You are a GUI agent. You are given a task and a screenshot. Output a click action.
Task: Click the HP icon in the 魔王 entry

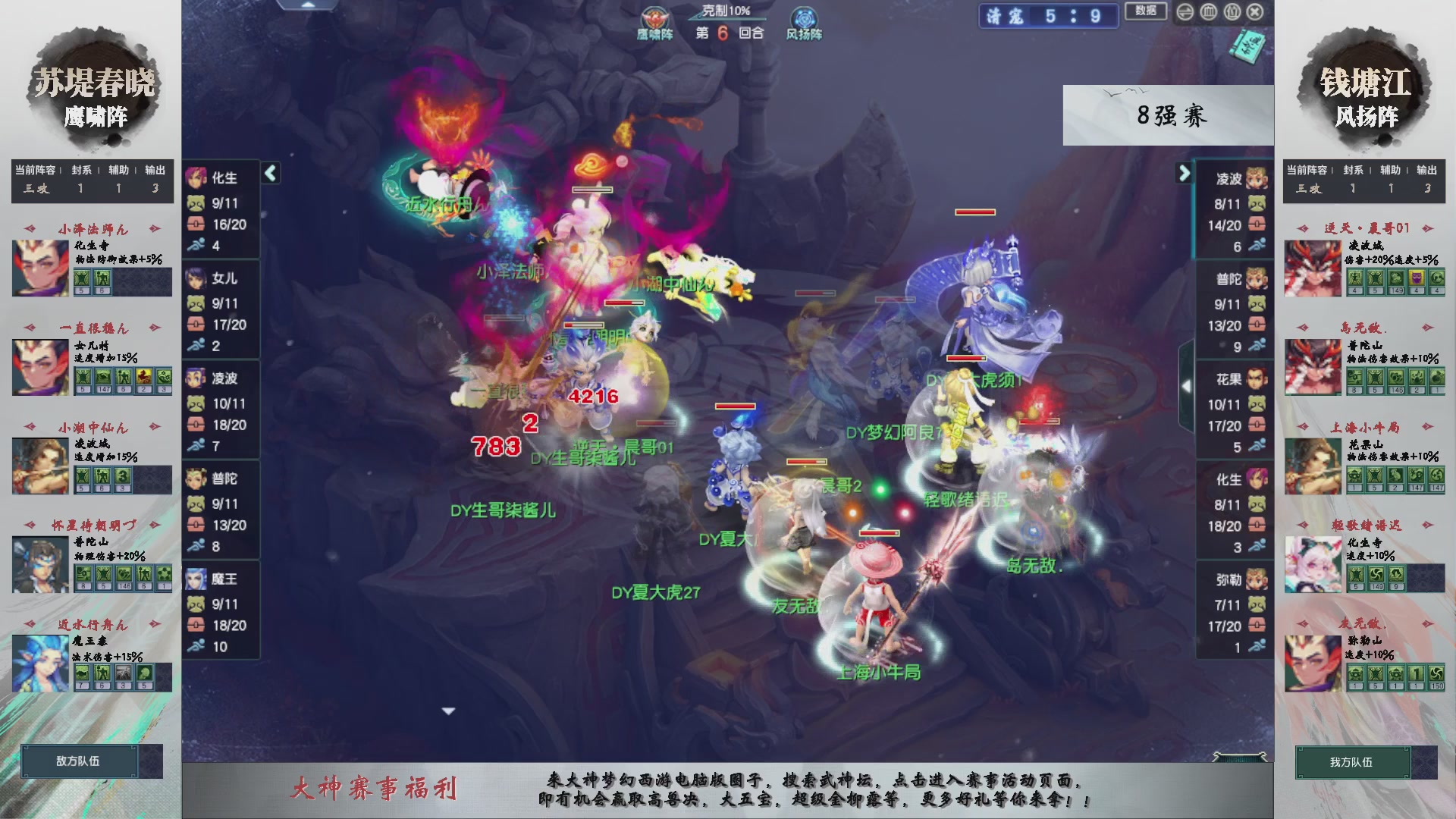(x=196, y=626)
